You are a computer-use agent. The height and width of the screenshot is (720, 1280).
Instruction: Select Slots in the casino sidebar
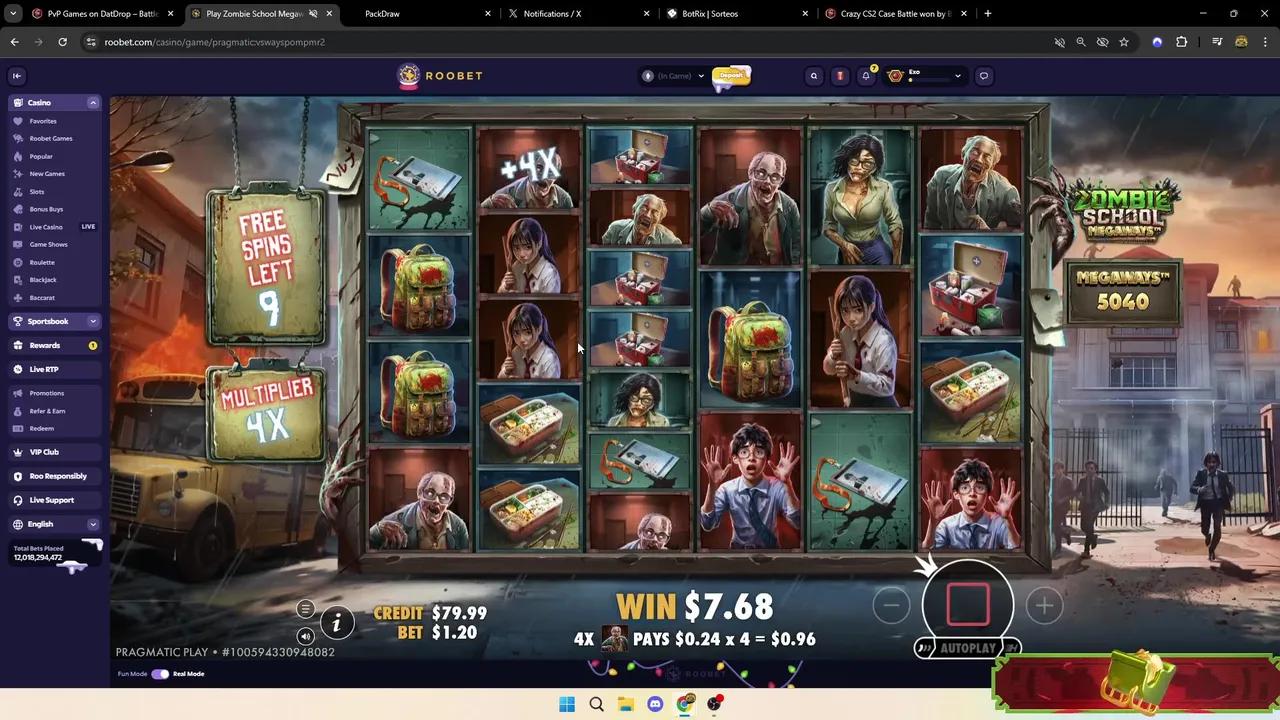click(36, 191)
